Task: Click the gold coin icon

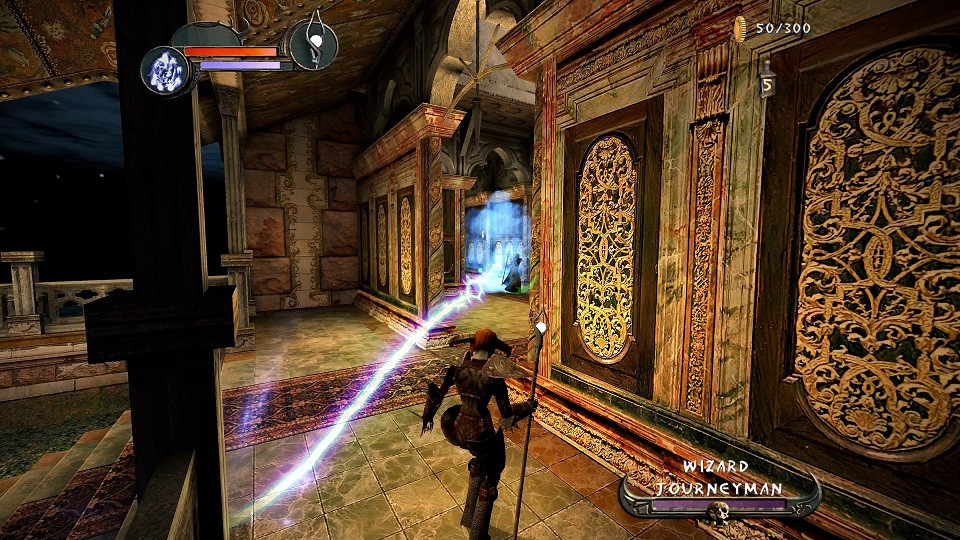Action: [x=741, y=29]
